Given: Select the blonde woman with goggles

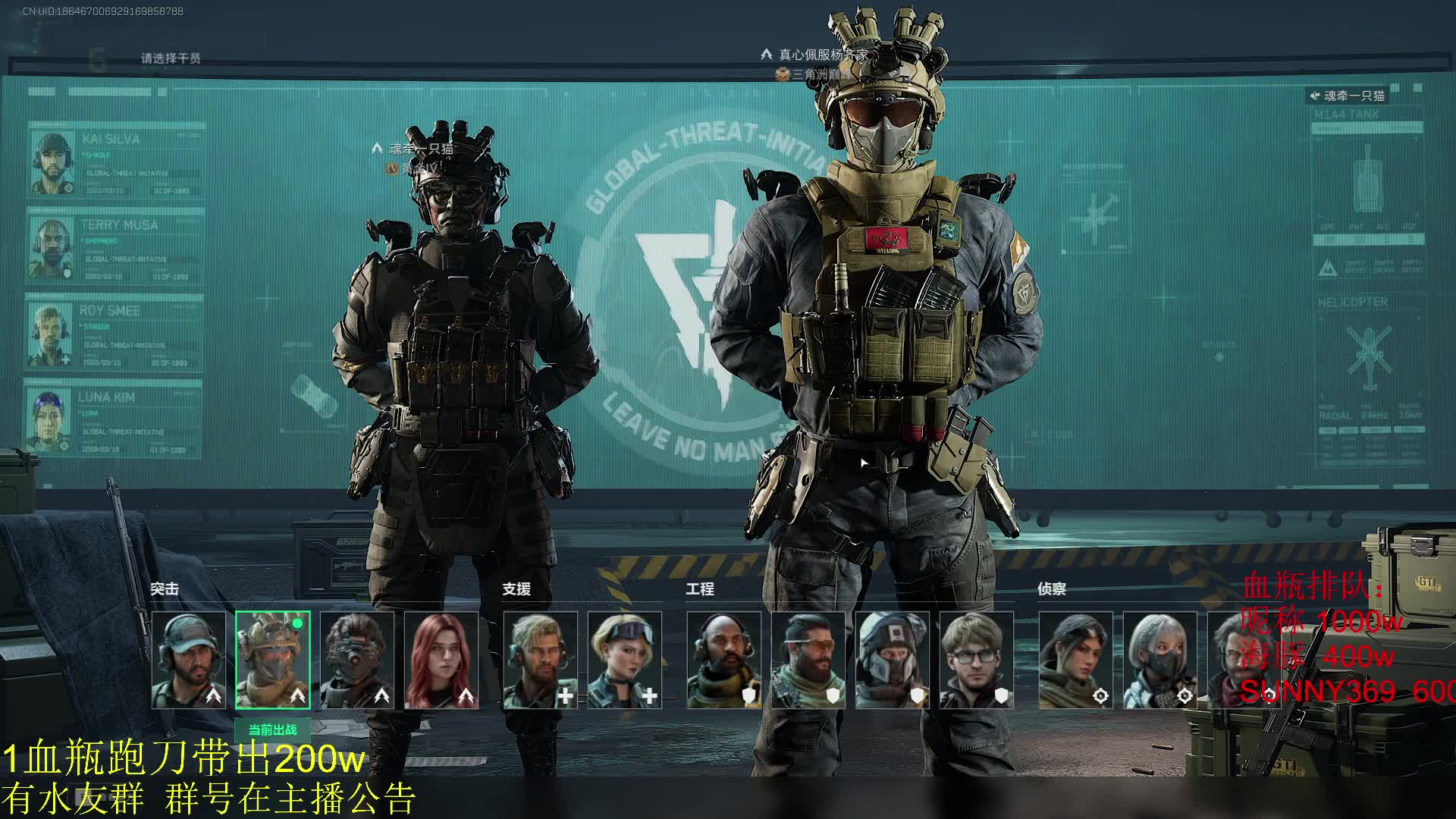Looking at the screenshot, I should (625, 661).
